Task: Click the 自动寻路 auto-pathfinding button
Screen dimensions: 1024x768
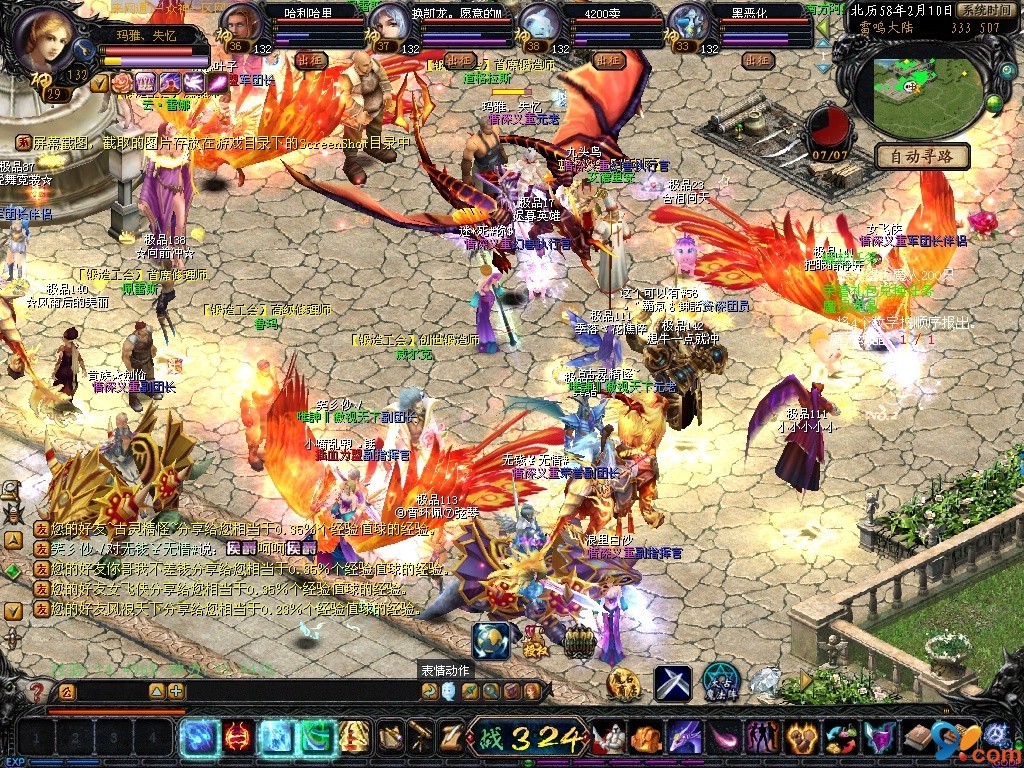Action: [x=922, y=156]
